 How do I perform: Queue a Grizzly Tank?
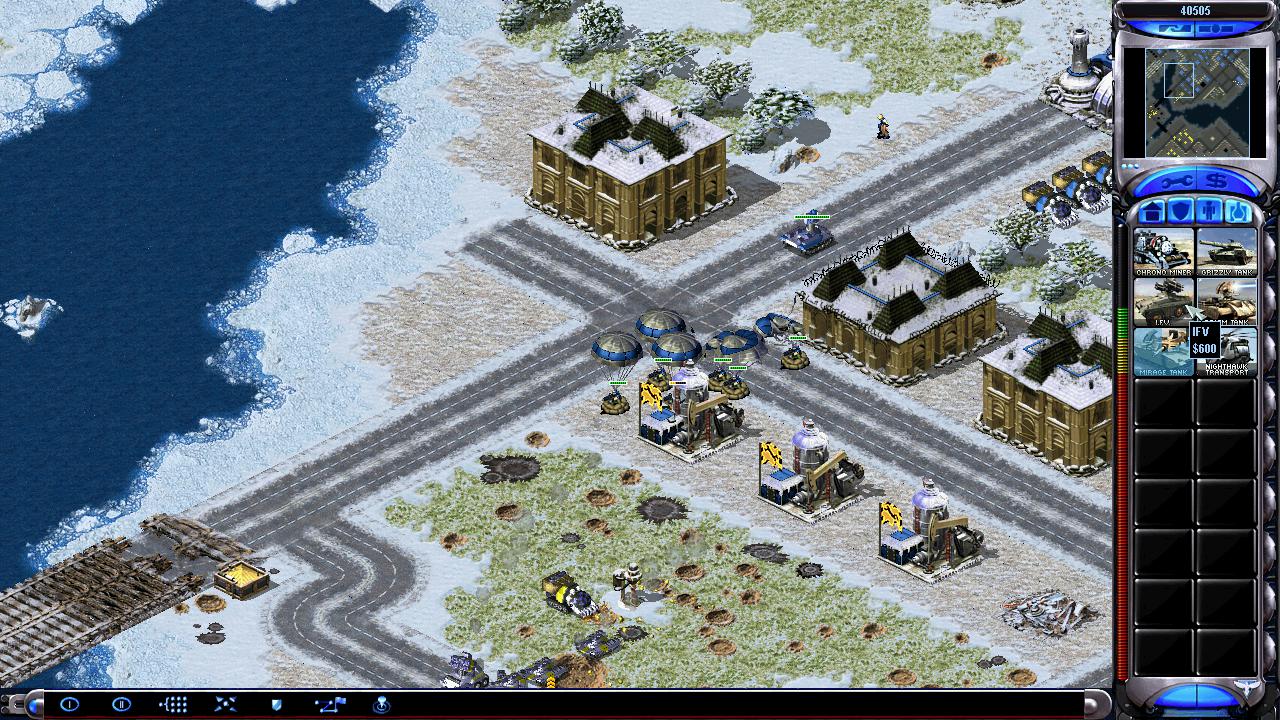coord(1227,252)
